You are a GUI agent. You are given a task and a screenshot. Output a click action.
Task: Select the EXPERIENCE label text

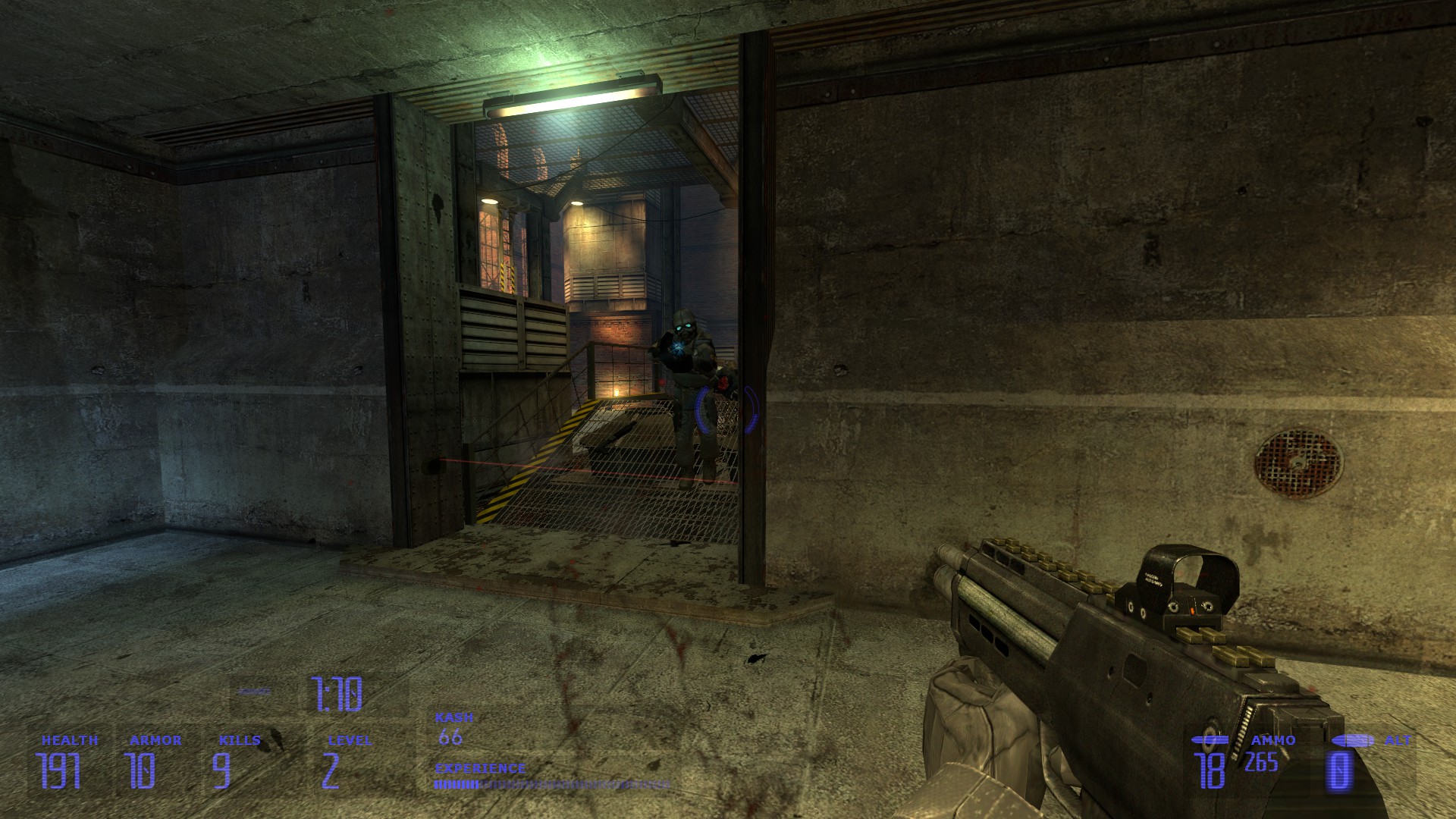pyautogui.click(x=479, y=768)
